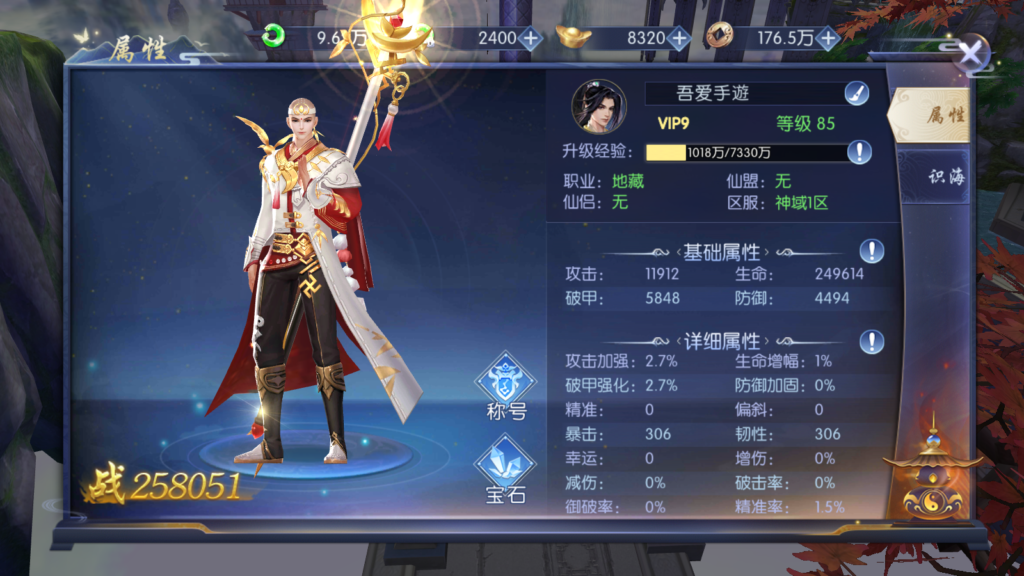Select the 属性 tab

(x=944, y=115)
